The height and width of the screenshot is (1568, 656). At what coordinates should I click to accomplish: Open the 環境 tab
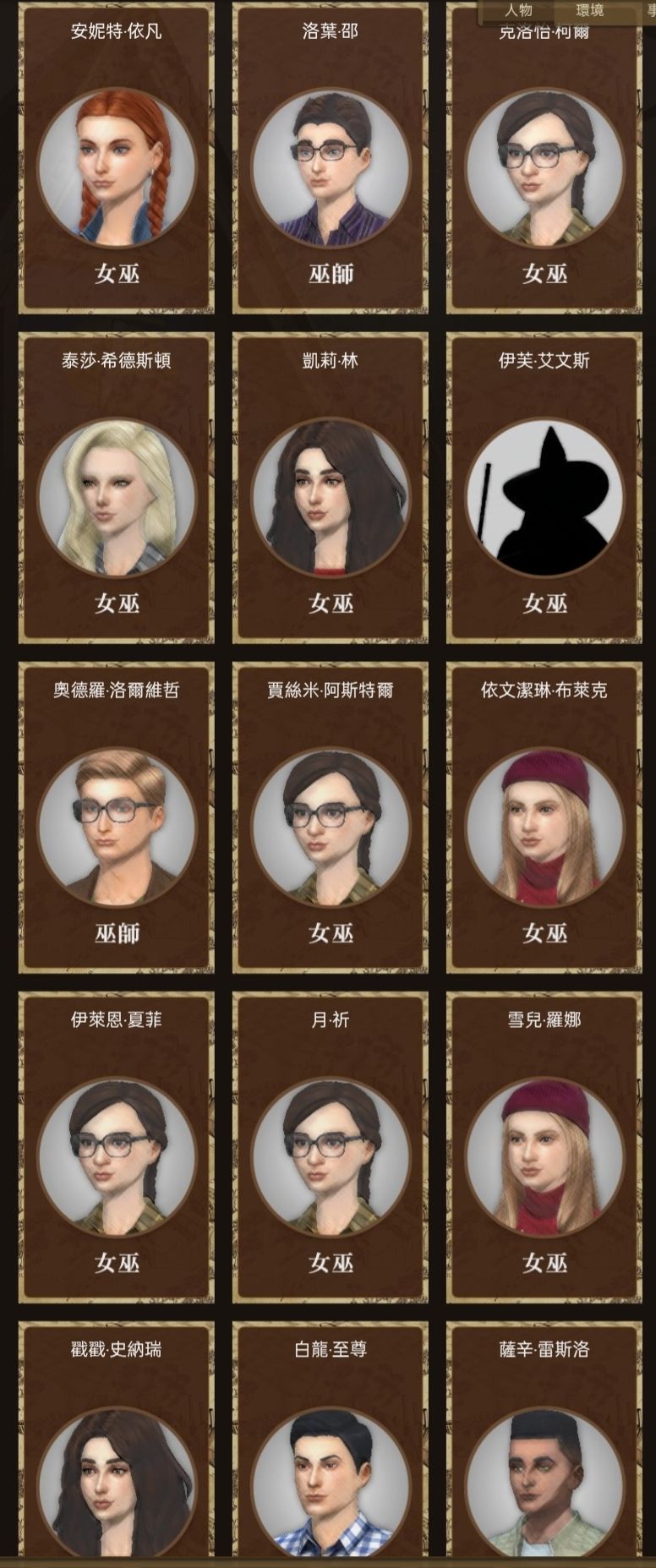[x=589, y=10]
